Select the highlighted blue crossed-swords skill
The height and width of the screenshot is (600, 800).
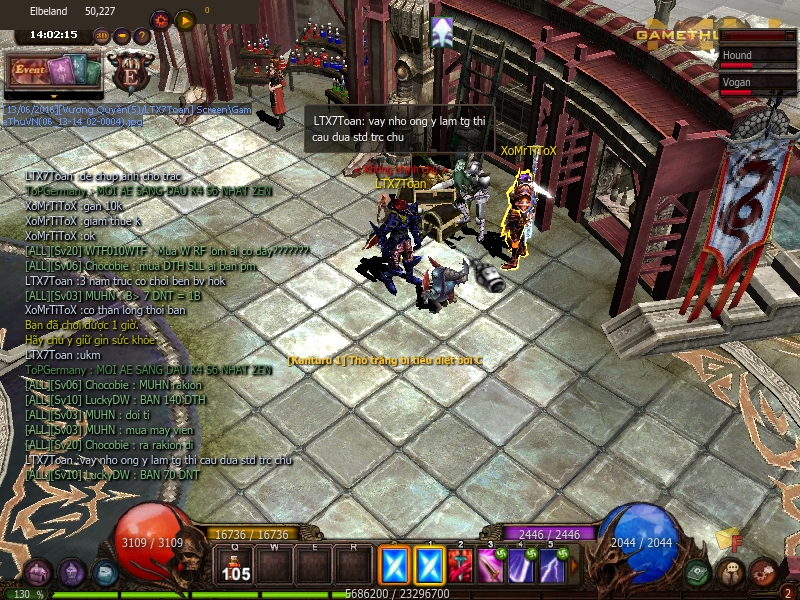(x=393, y=567)
